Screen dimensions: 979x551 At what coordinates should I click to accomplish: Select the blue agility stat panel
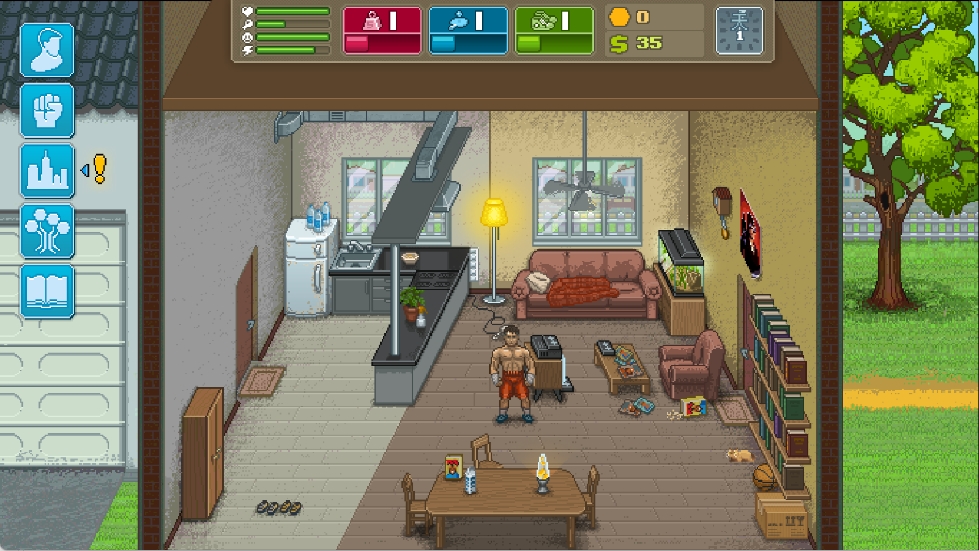[x=468, y=30]
